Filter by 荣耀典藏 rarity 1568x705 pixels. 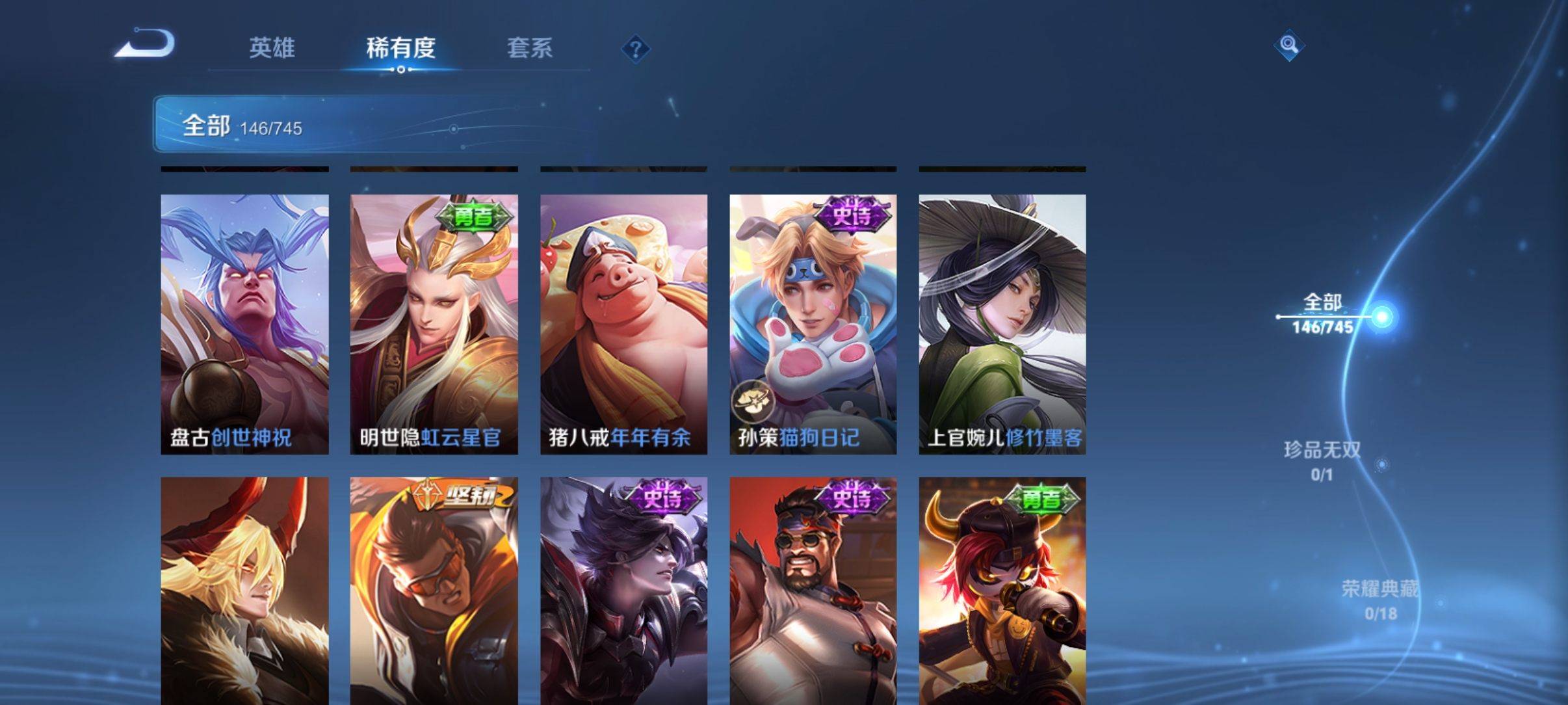[x=1379, y=599]
